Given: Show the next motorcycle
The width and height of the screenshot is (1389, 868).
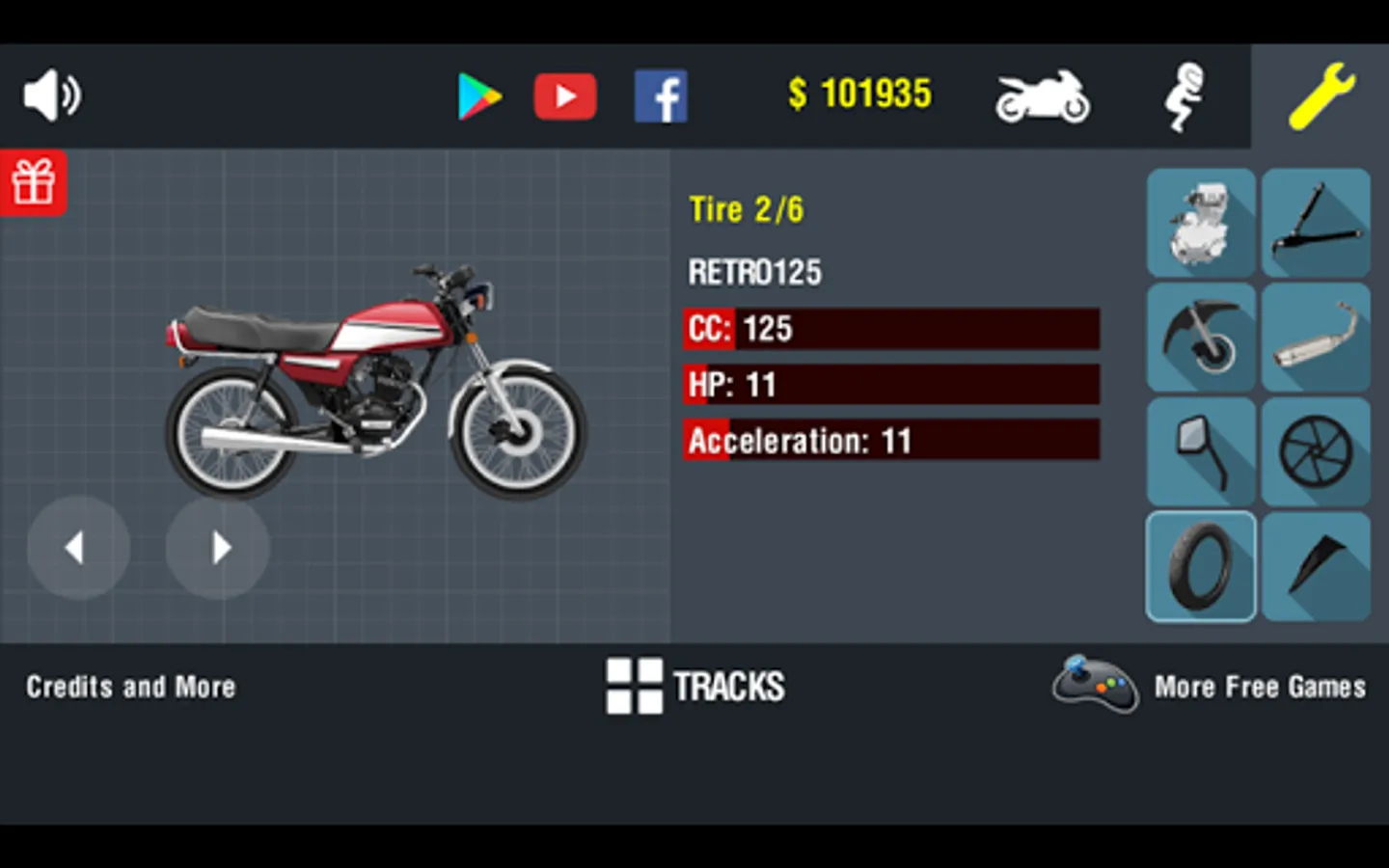Looking at the screenshot, I should point(217,547).
